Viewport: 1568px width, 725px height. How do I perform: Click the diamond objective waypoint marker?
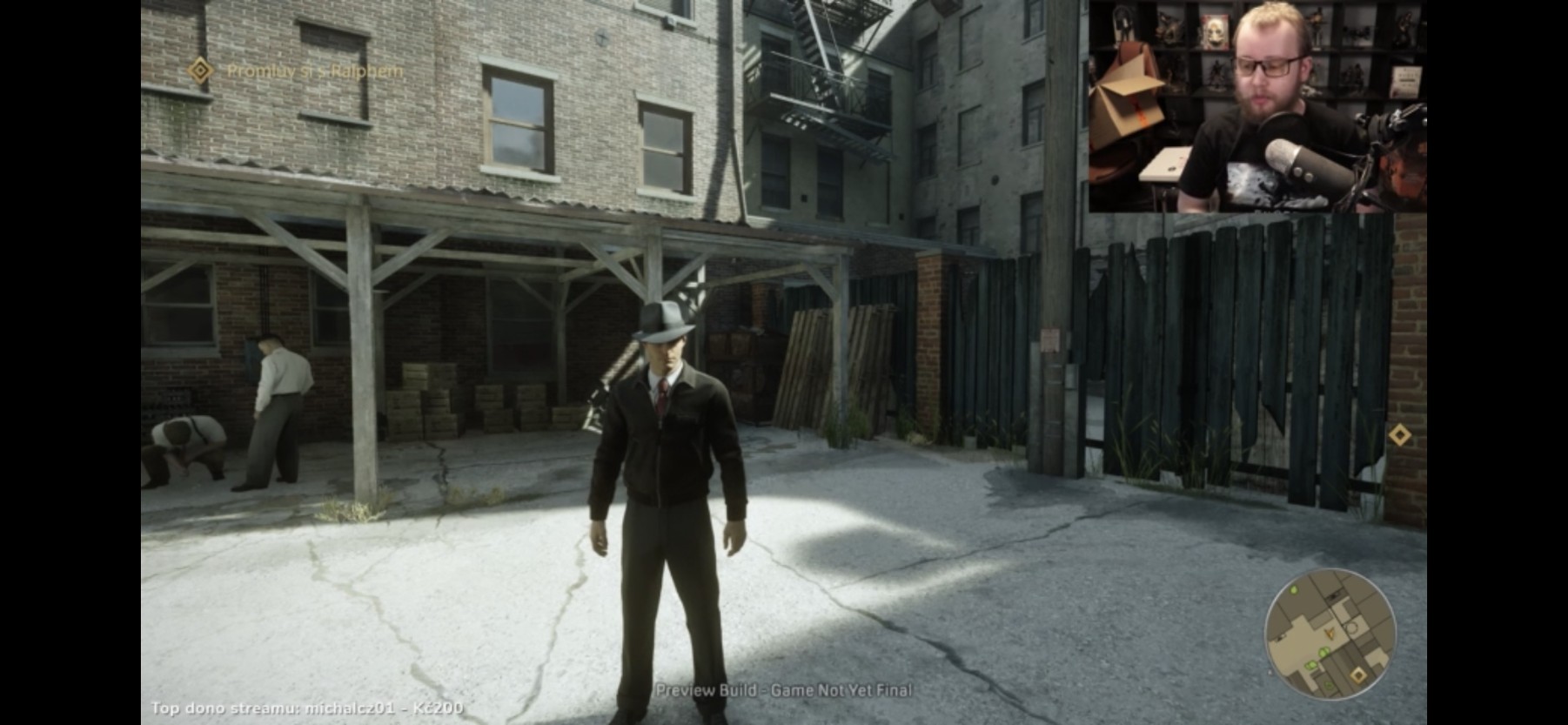click(1399, 434)
